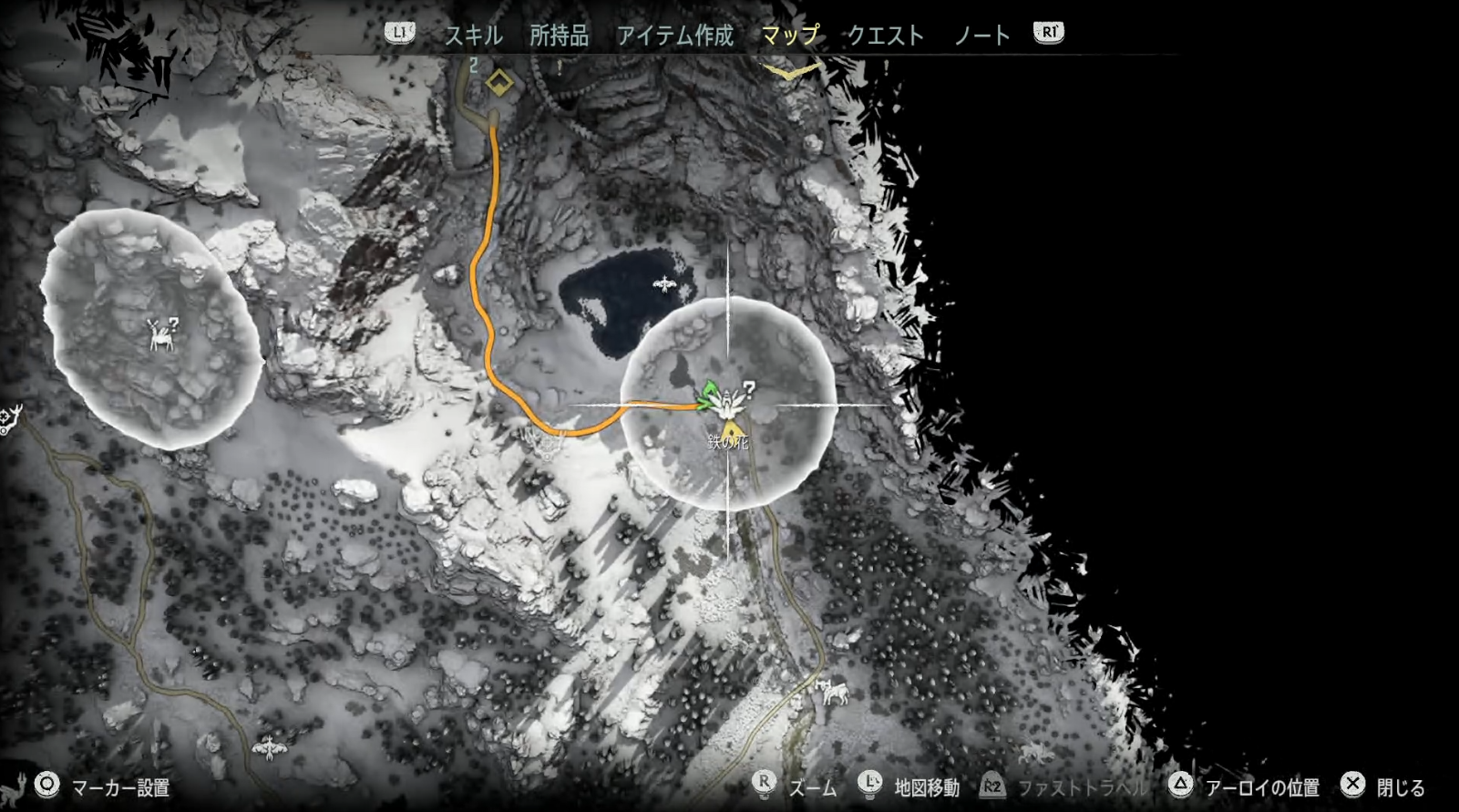
Task: Click the bird machine icon above the dark lake
Action: click(x=663, y=285)
